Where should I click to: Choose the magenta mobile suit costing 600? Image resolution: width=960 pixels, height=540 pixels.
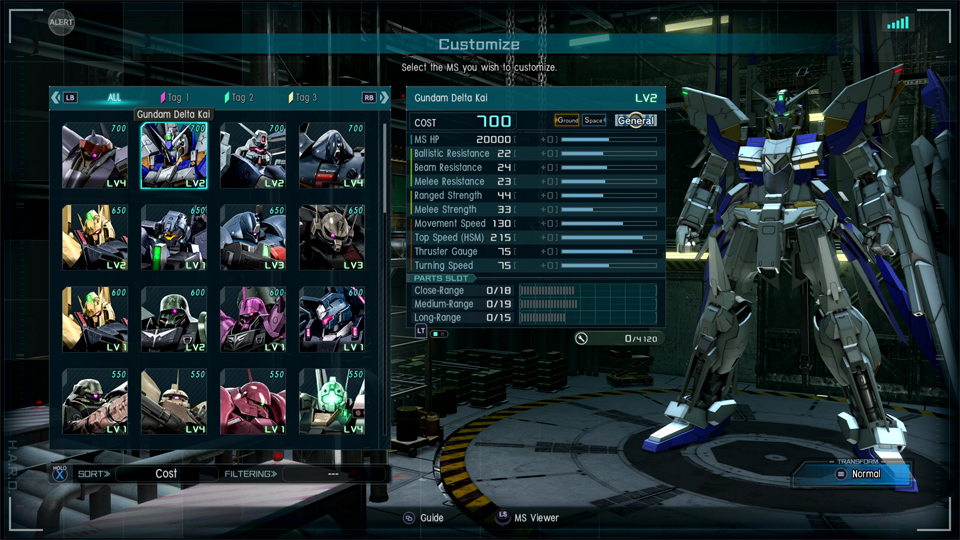tap(253, 320)
